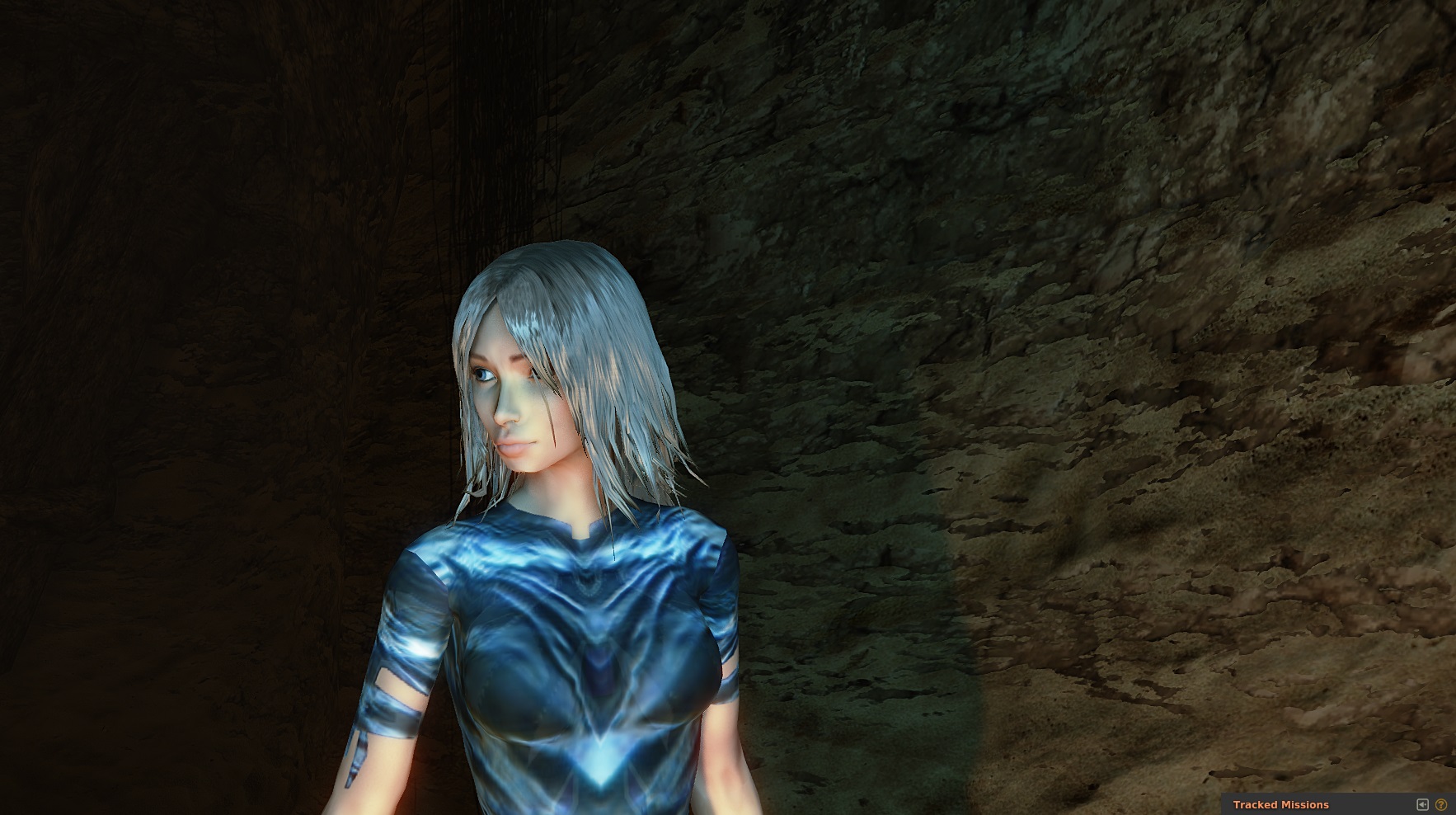Open the question mark help icon
This screenshot has width=1456, height=815.
coord(1441,804)
